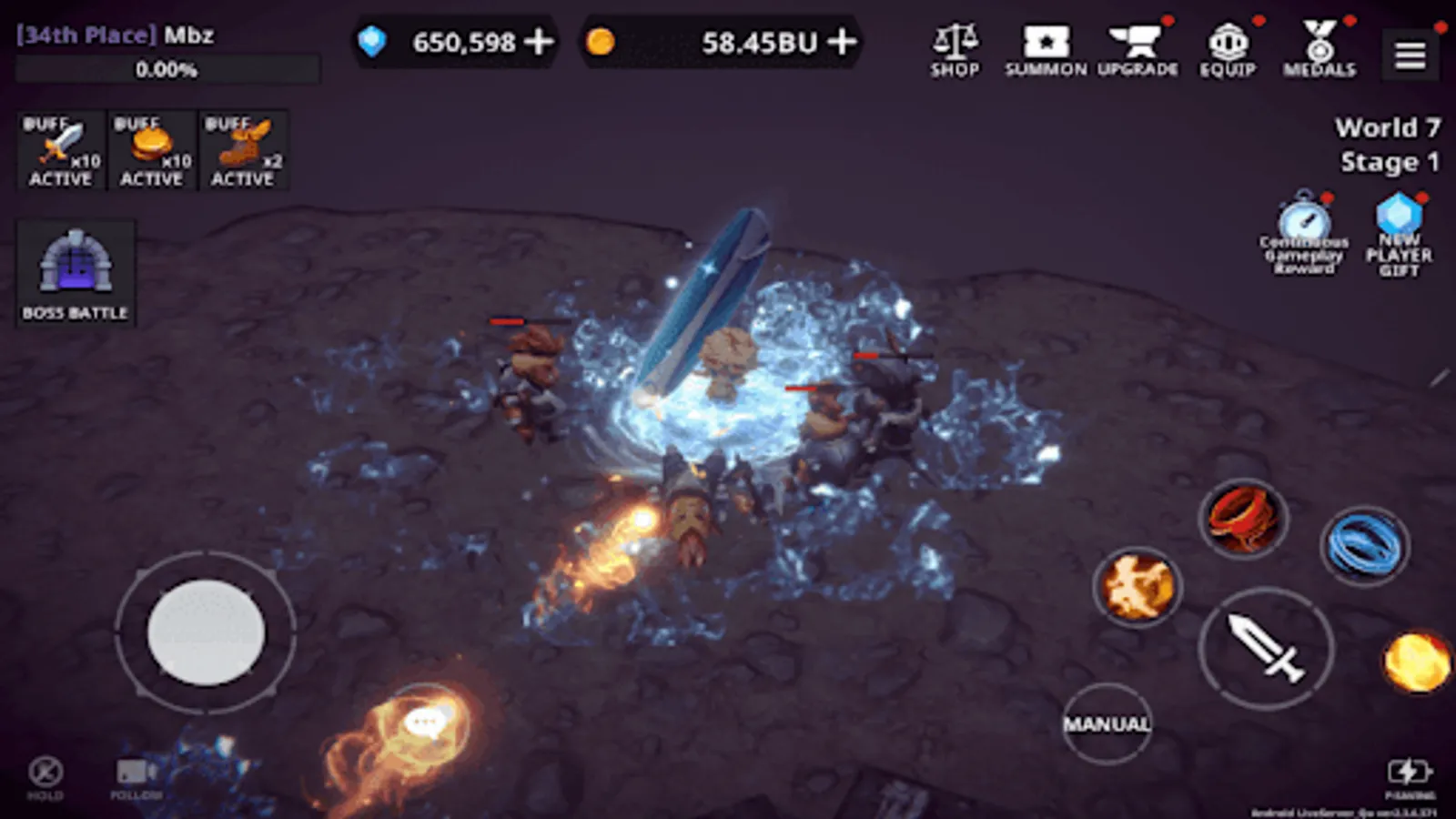This screenshot has width=1456, height=819.
Task: Toggle the HOLD control mode
Action: [44, 773]
